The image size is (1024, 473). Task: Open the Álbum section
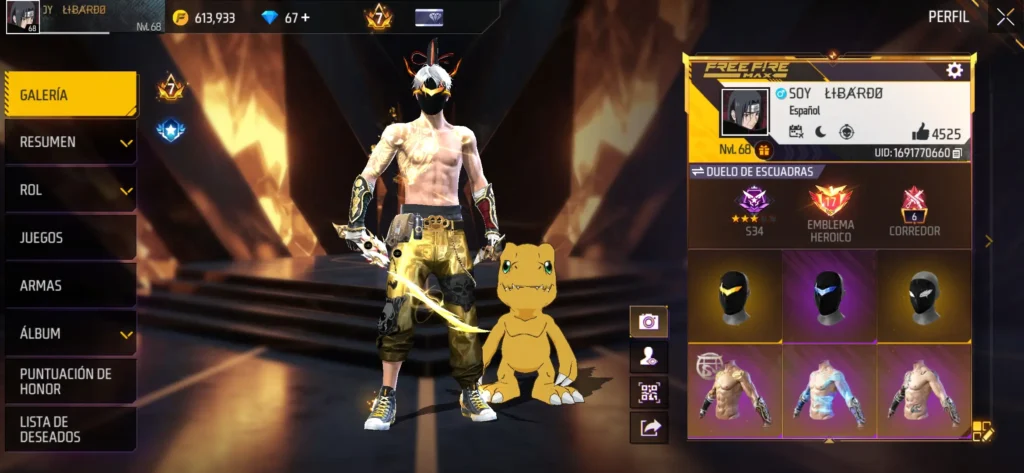pyautogui.click(x=70, y=334)
